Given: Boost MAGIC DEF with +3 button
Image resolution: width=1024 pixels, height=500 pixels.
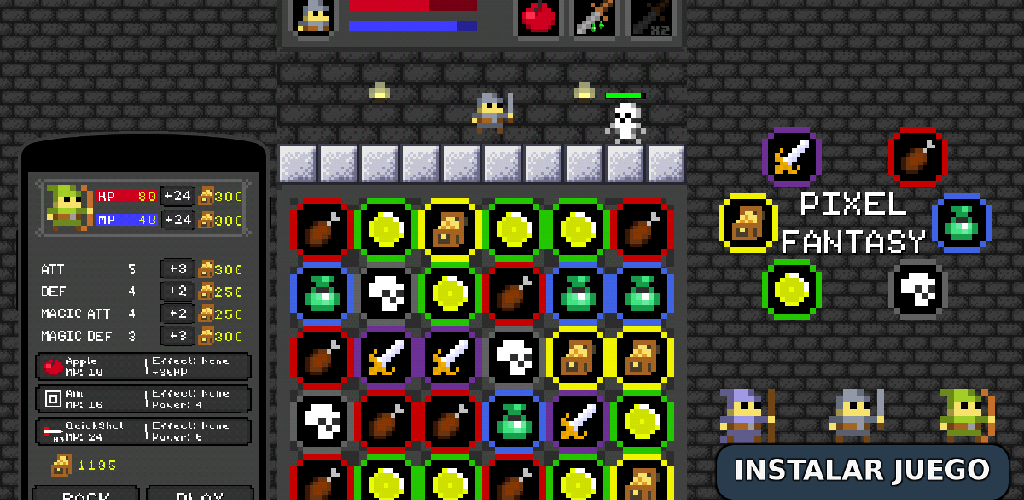Looking at the screenshot, I should point(176,337).
